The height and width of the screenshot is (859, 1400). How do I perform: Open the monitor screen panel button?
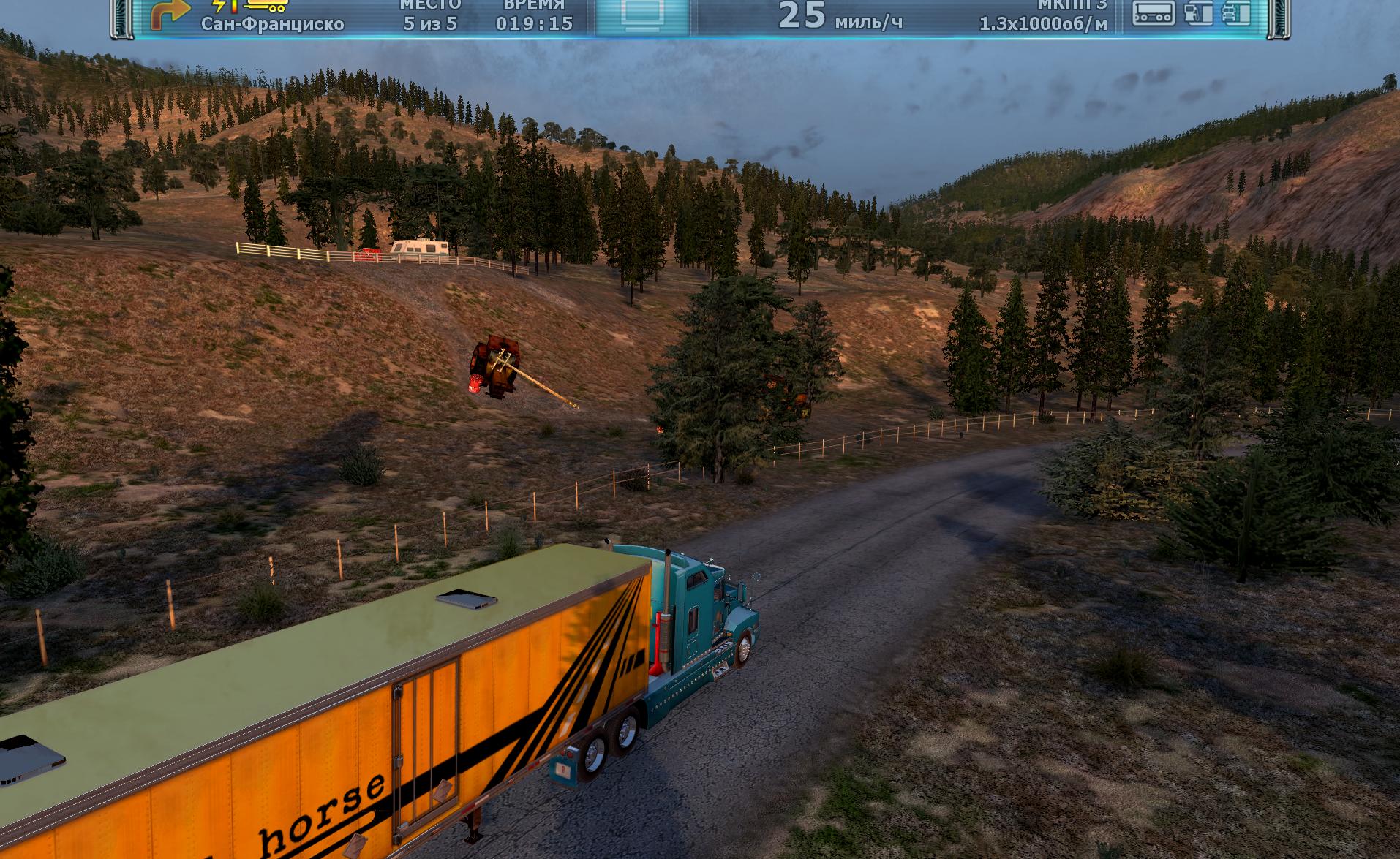click(x=641, y=14)
